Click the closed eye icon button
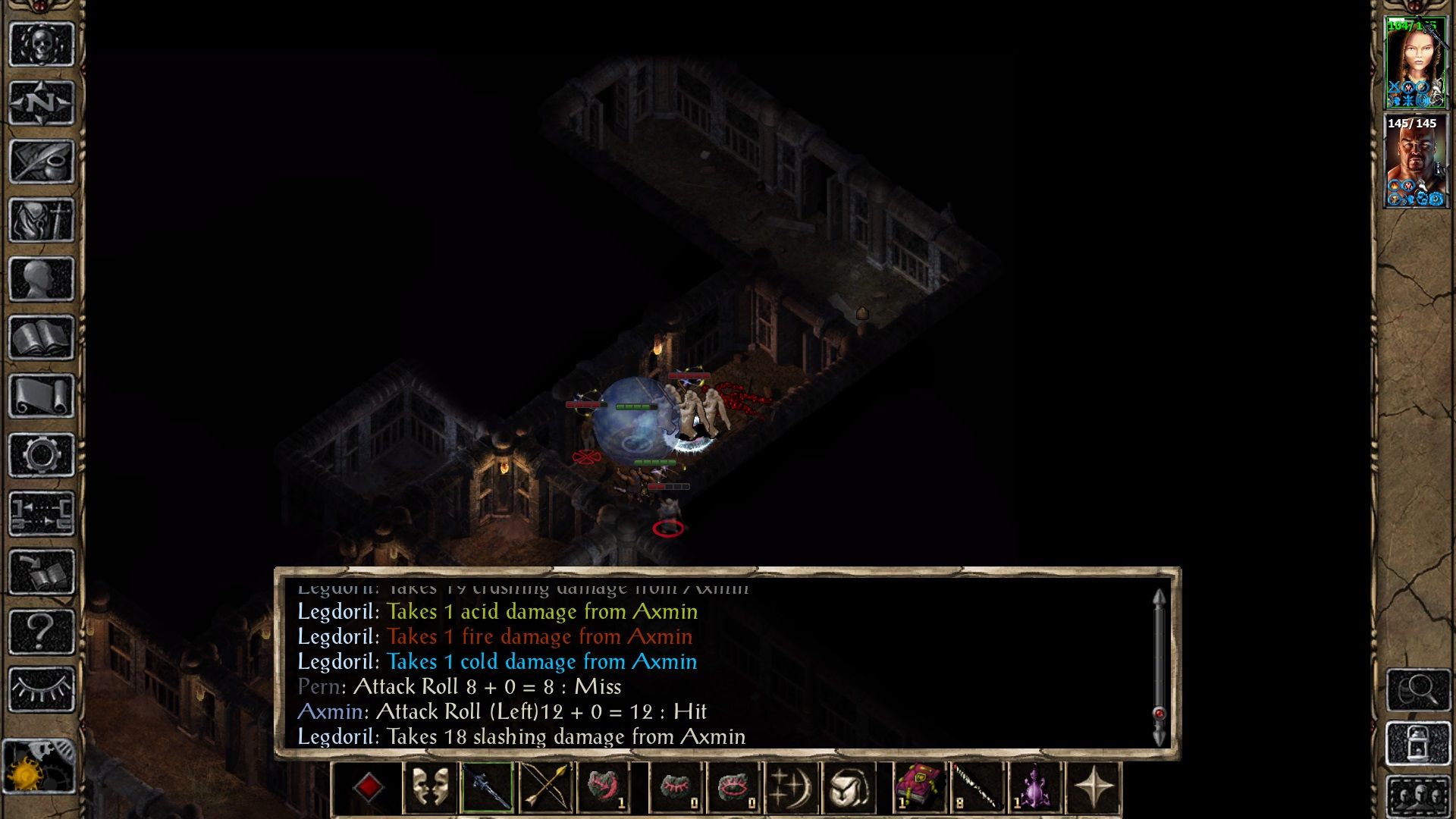This screenshot has height=819, width=1456. [x=41, y=689]
